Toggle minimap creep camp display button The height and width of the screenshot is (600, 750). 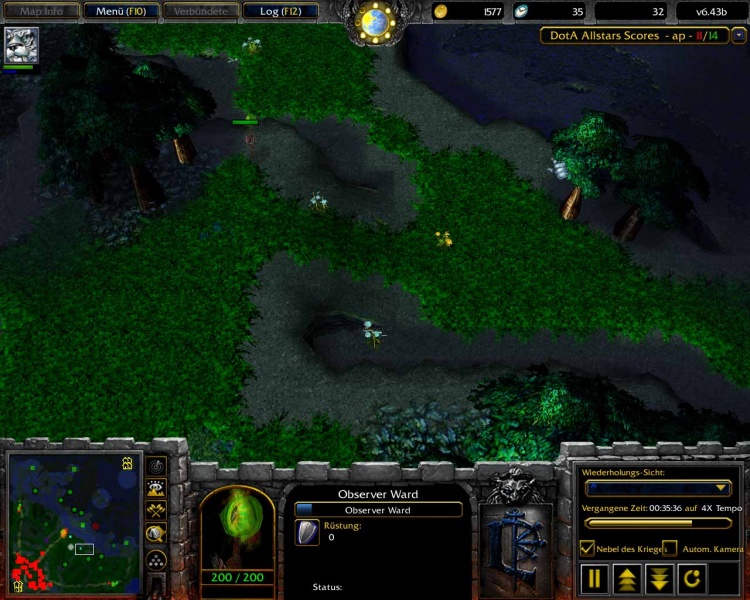[x=156, y=534]
